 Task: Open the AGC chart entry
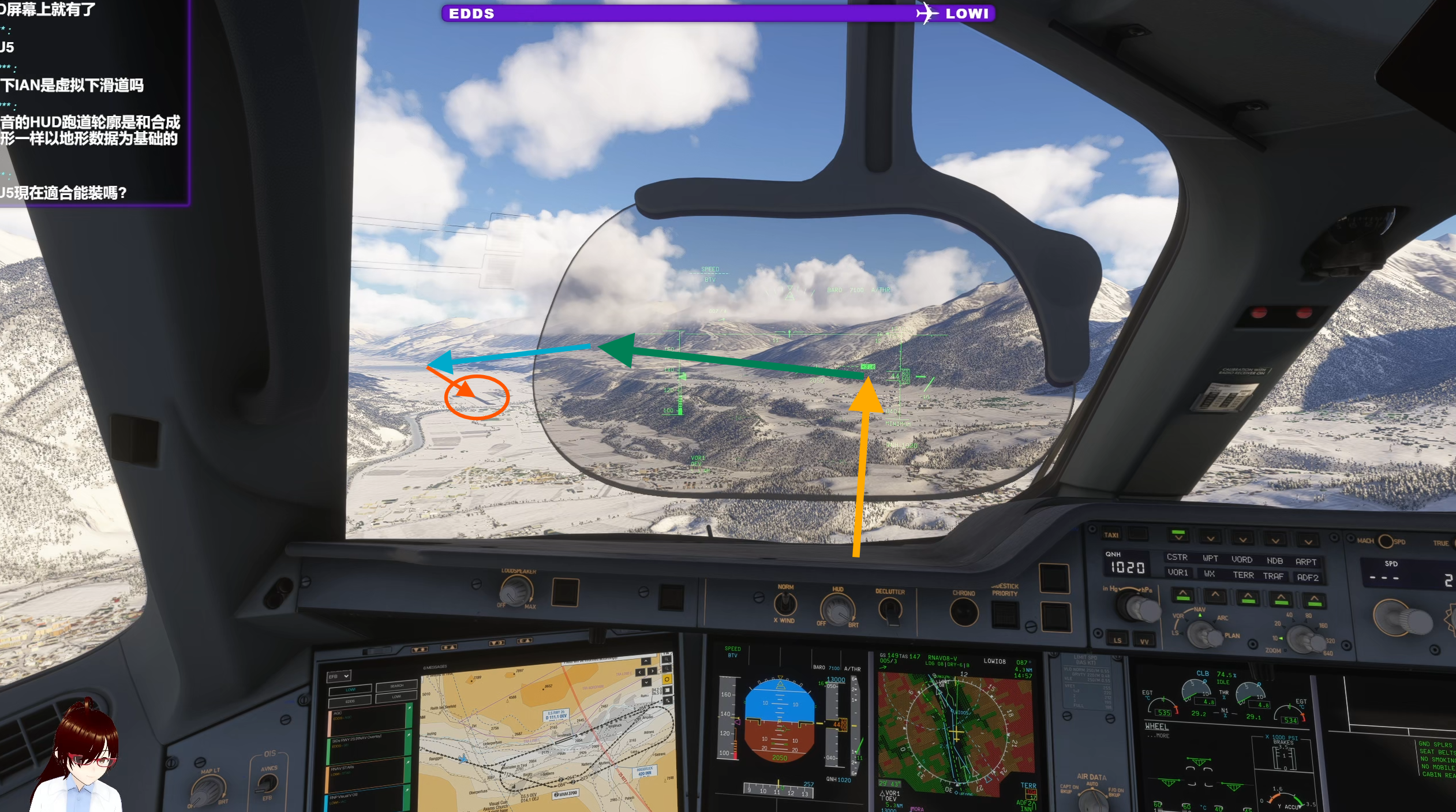pyautogui.click(x=366, y=719)
